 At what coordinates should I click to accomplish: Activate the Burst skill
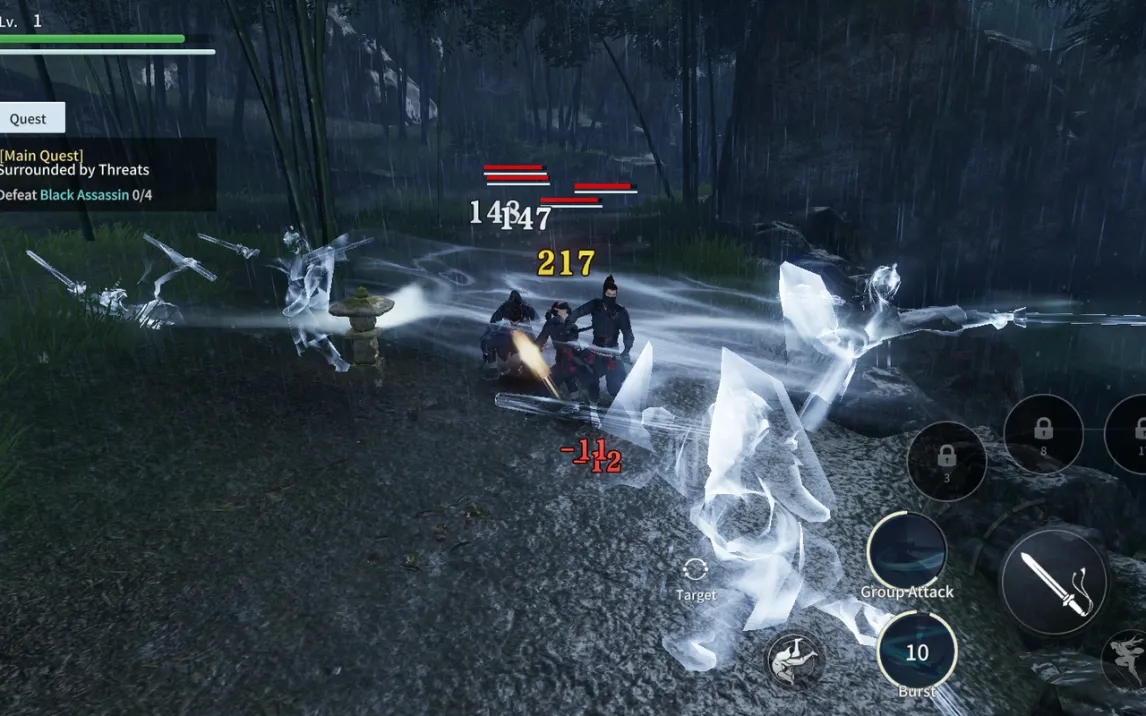[x=916, y=652]
